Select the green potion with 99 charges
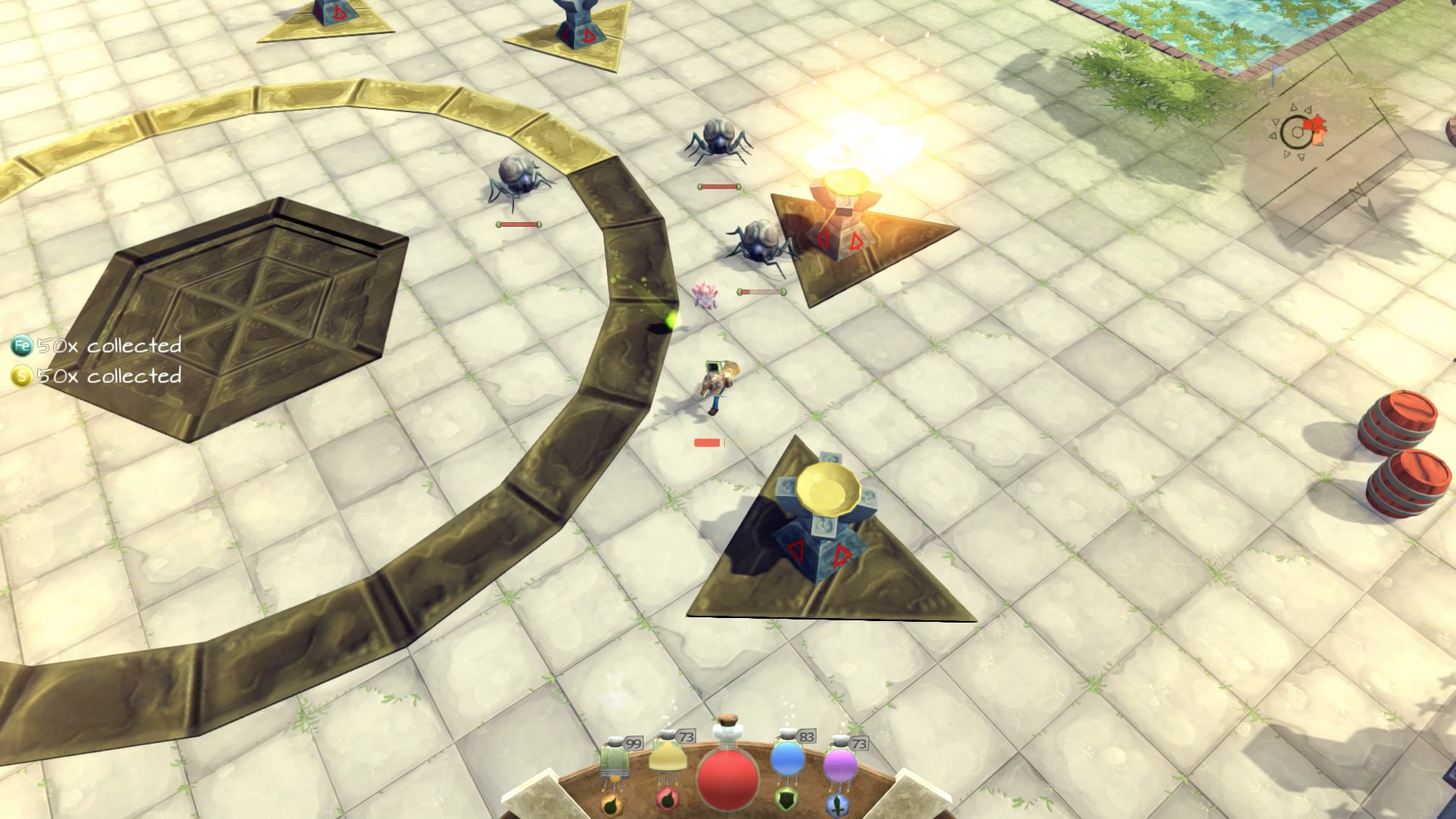Image resolution: width=1456 pixels, height=819 pixels. point(614,758)
